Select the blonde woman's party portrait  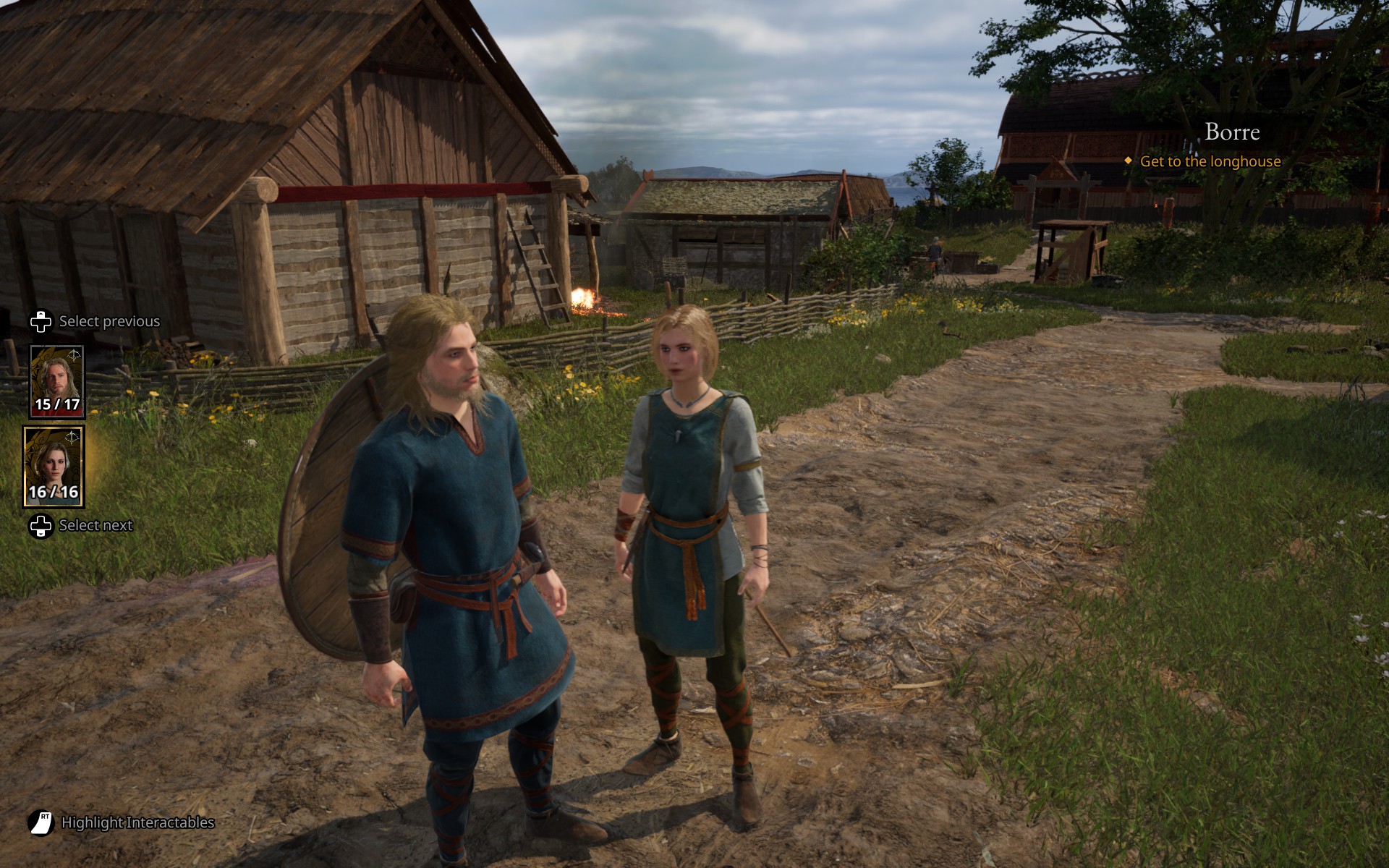pyautogui.click(x=54, y=466)
